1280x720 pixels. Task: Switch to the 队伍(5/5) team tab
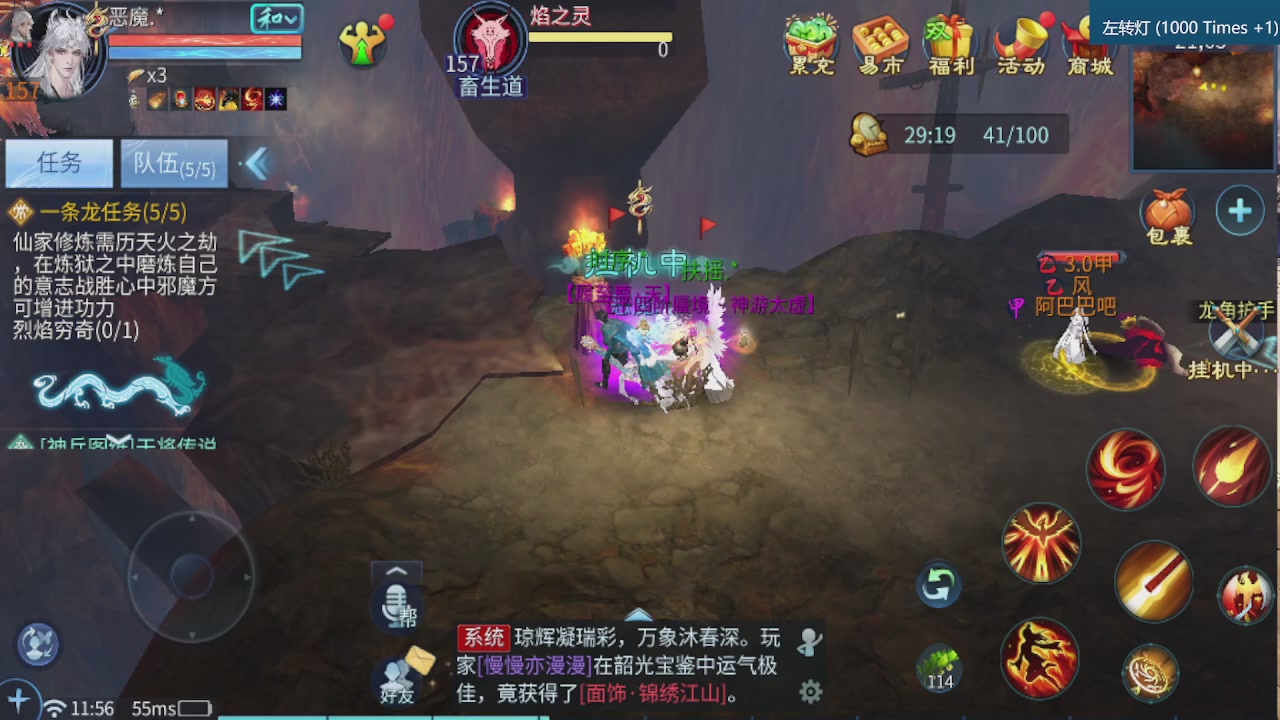coord(175,163)
